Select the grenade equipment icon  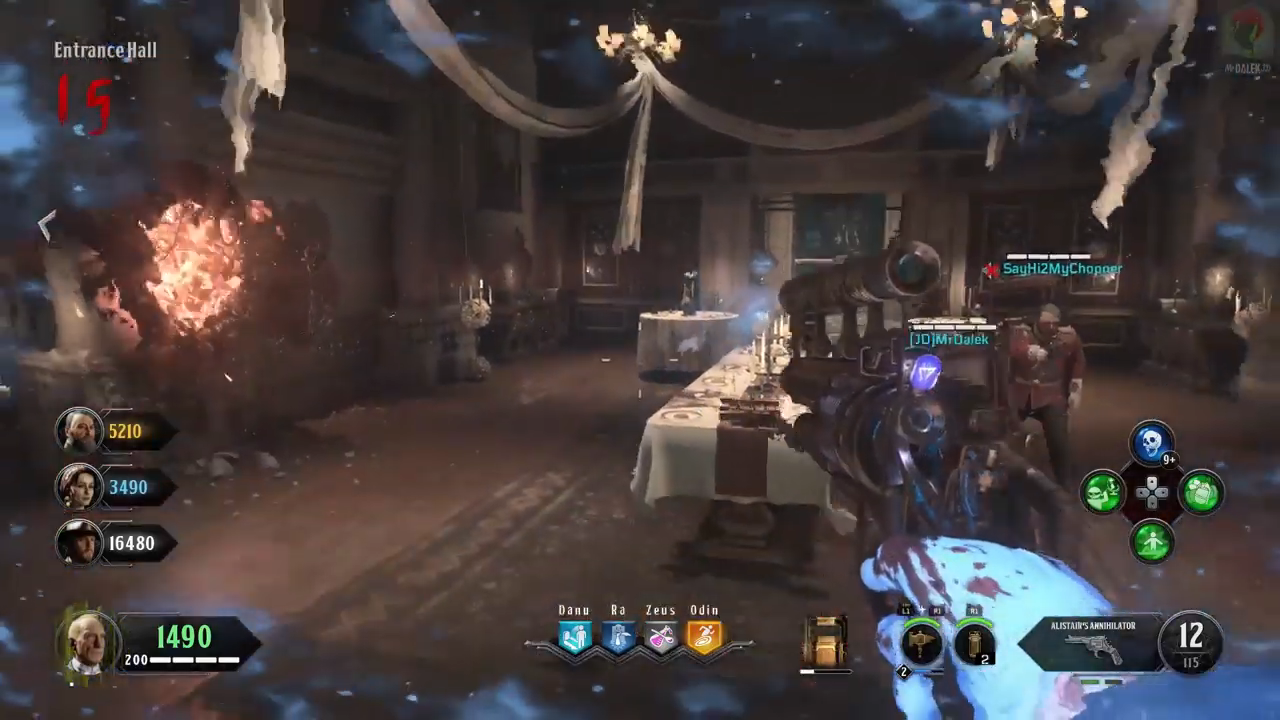click(x=973, y=643)
